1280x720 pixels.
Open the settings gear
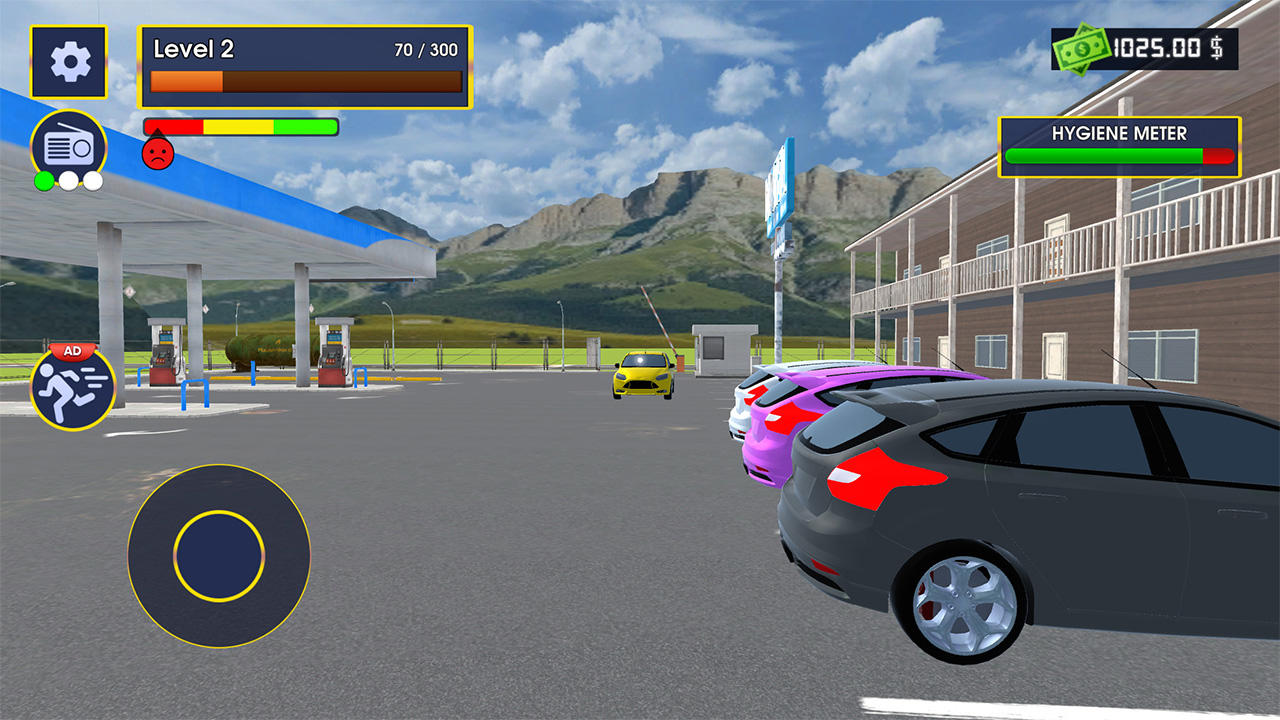[x=68, y=60]
